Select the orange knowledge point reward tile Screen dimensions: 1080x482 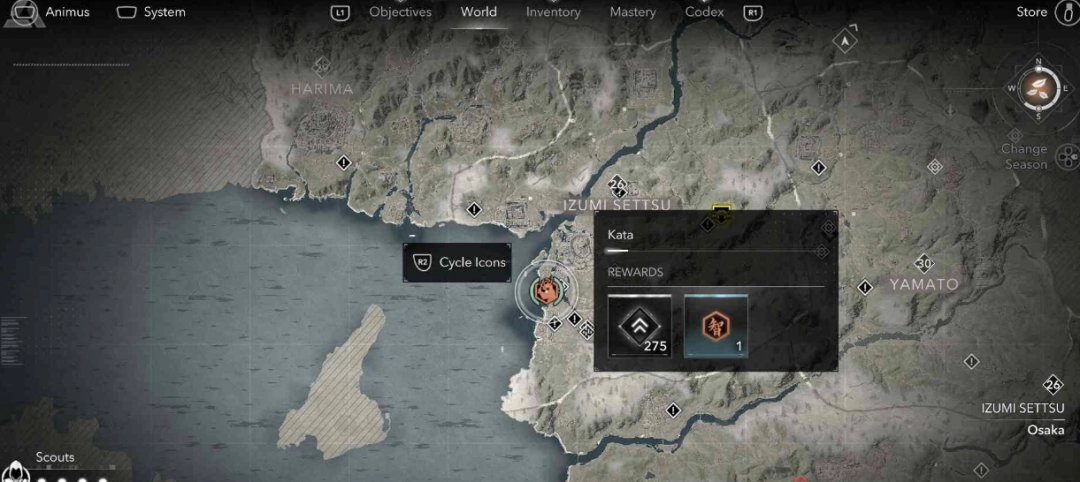pyautogui.click(x=715, y=325)
